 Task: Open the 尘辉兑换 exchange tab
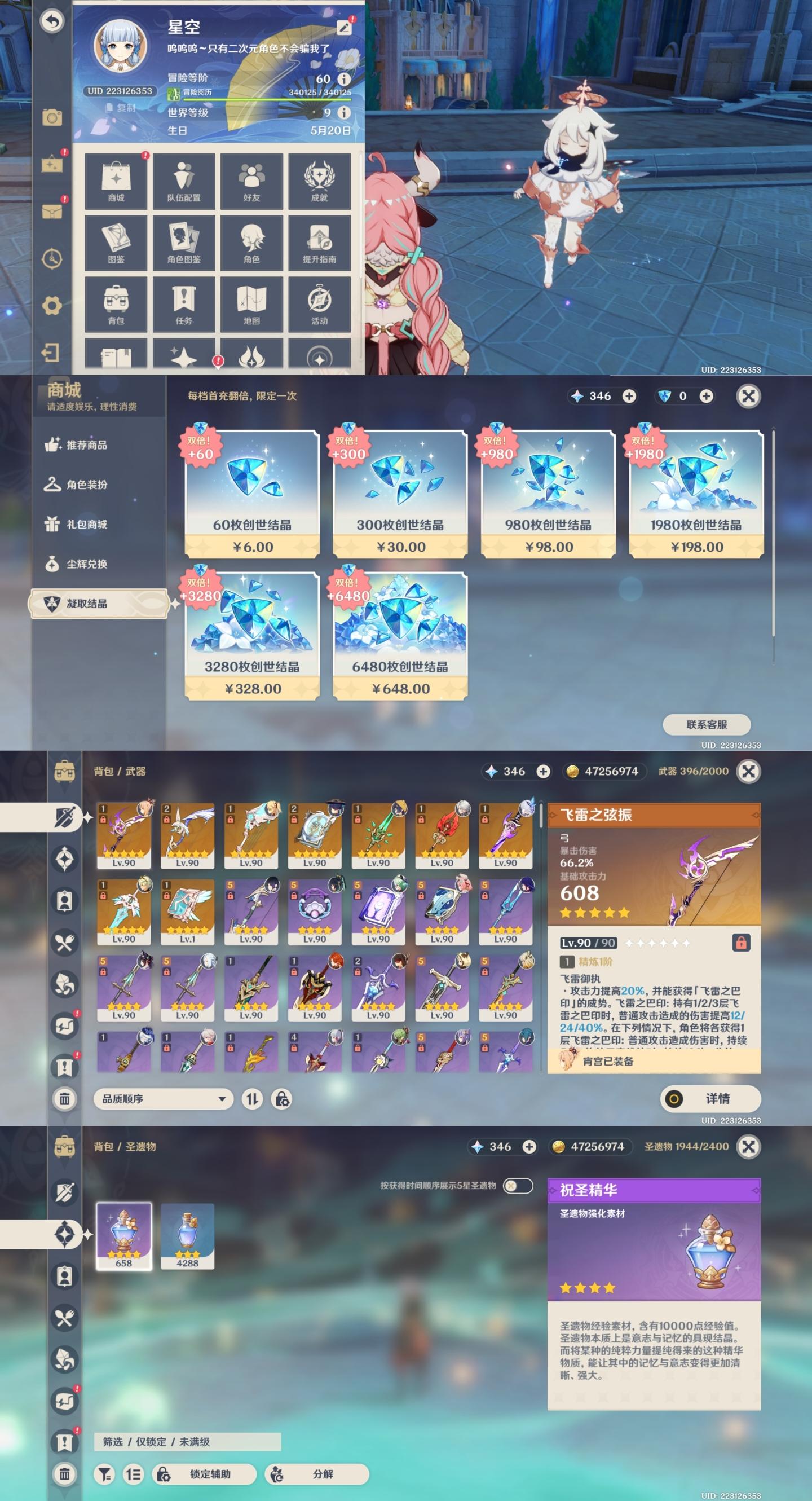[x=87, y=564]
